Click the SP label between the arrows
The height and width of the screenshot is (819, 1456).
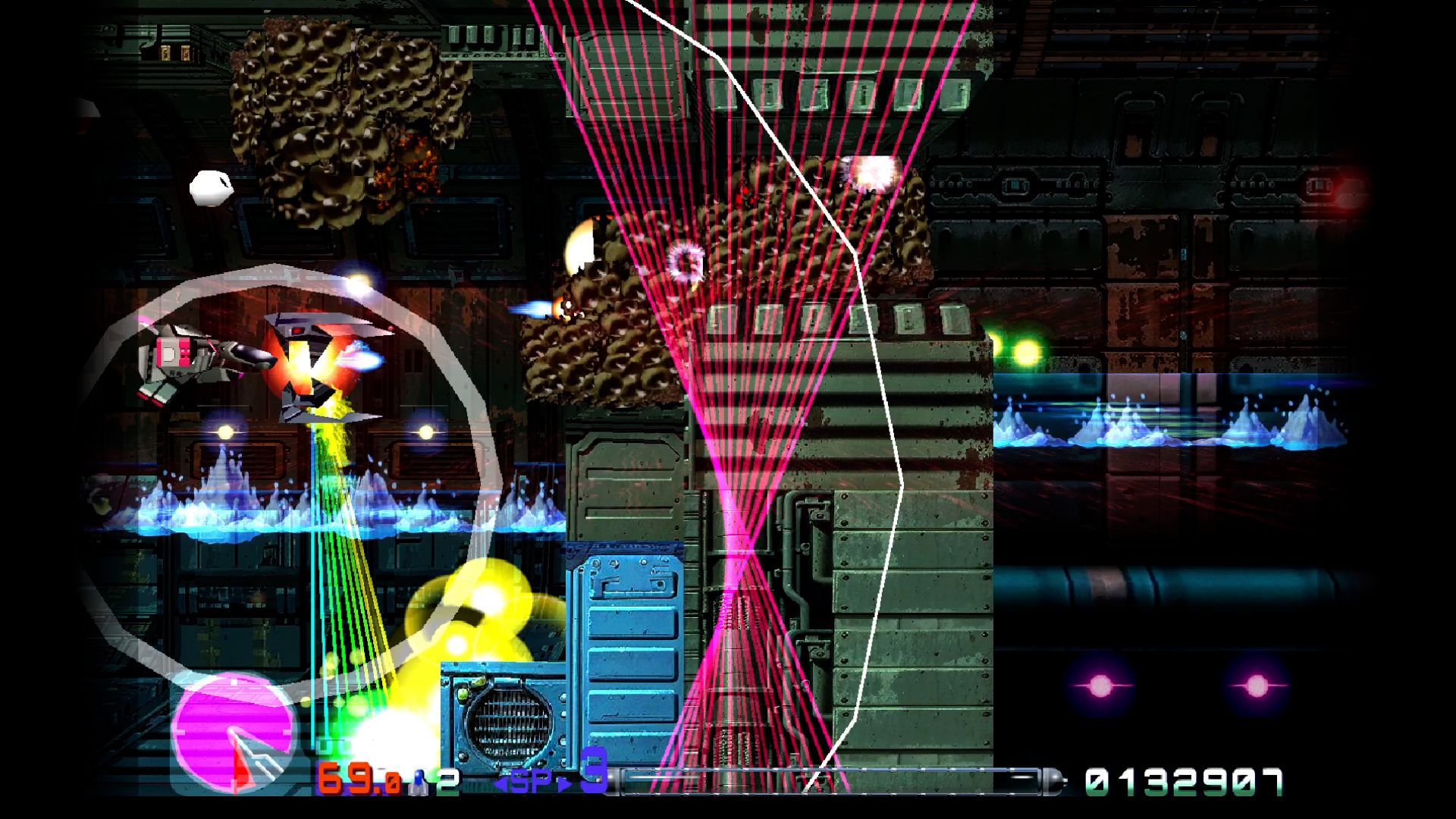pos(533,780)
